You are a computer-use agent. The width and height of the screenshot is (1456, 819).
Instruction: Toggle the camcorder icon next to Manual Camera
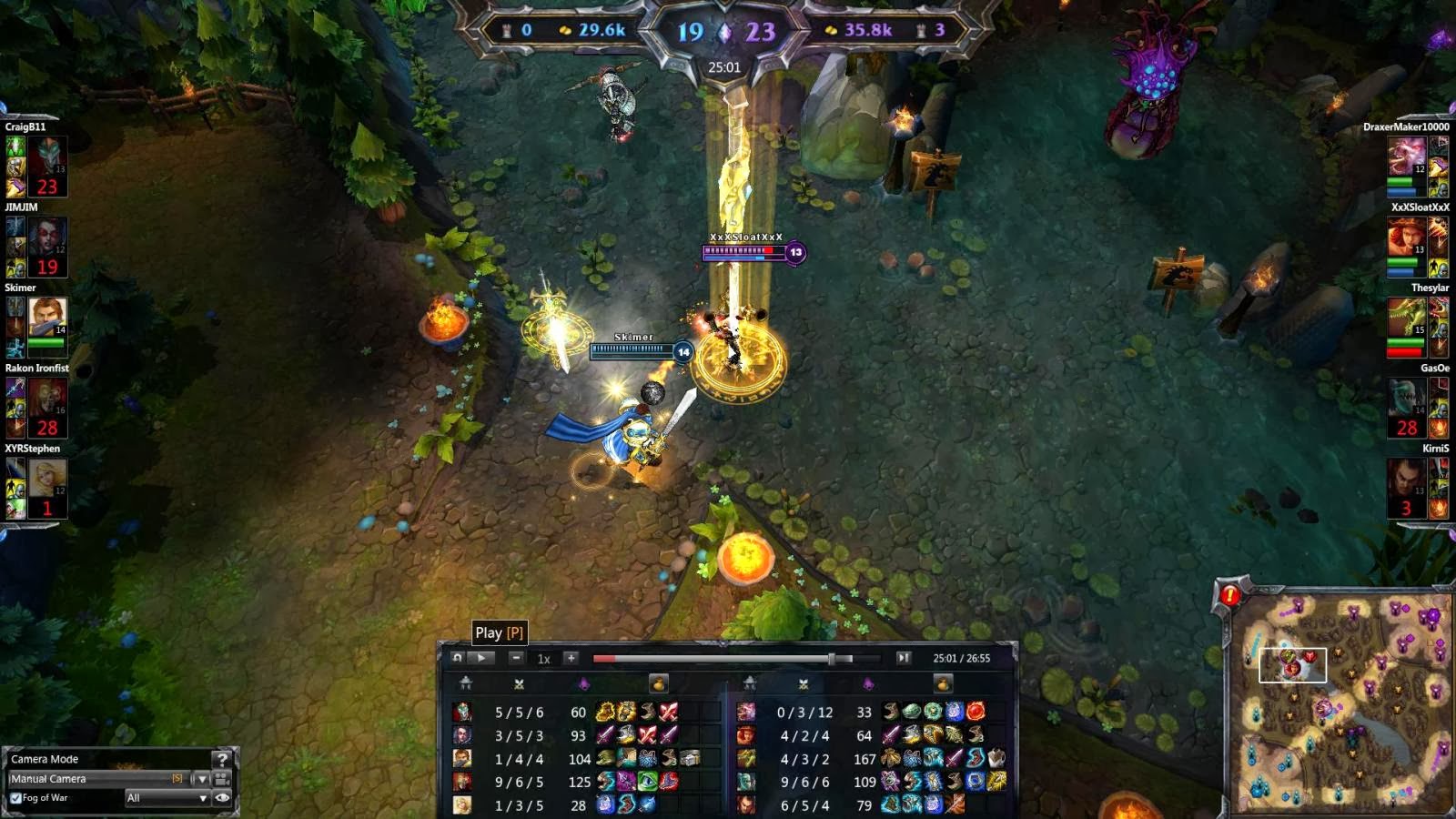tap(221, 781)
